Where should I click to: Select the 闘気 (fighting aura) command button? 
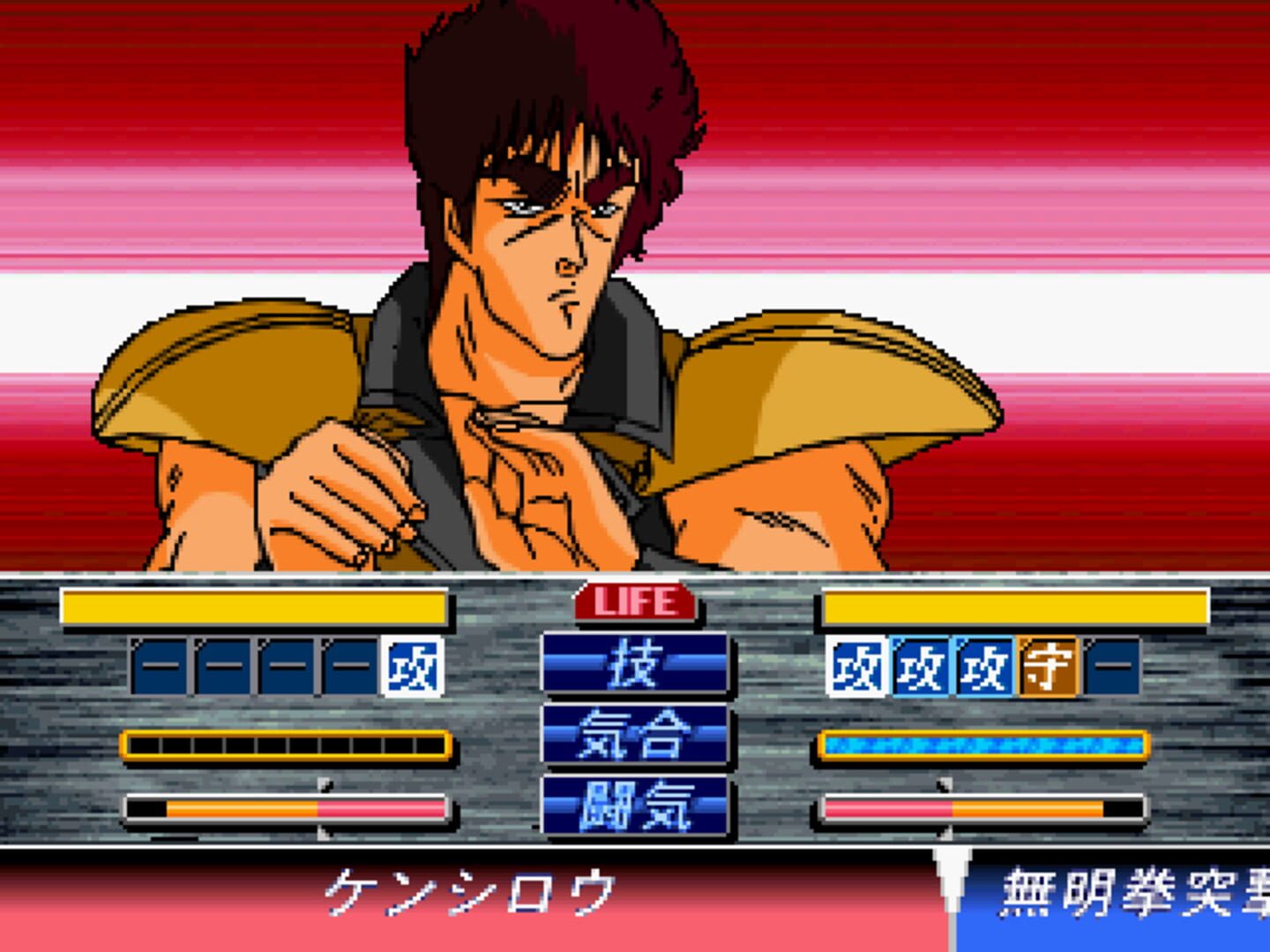(635, 805)
